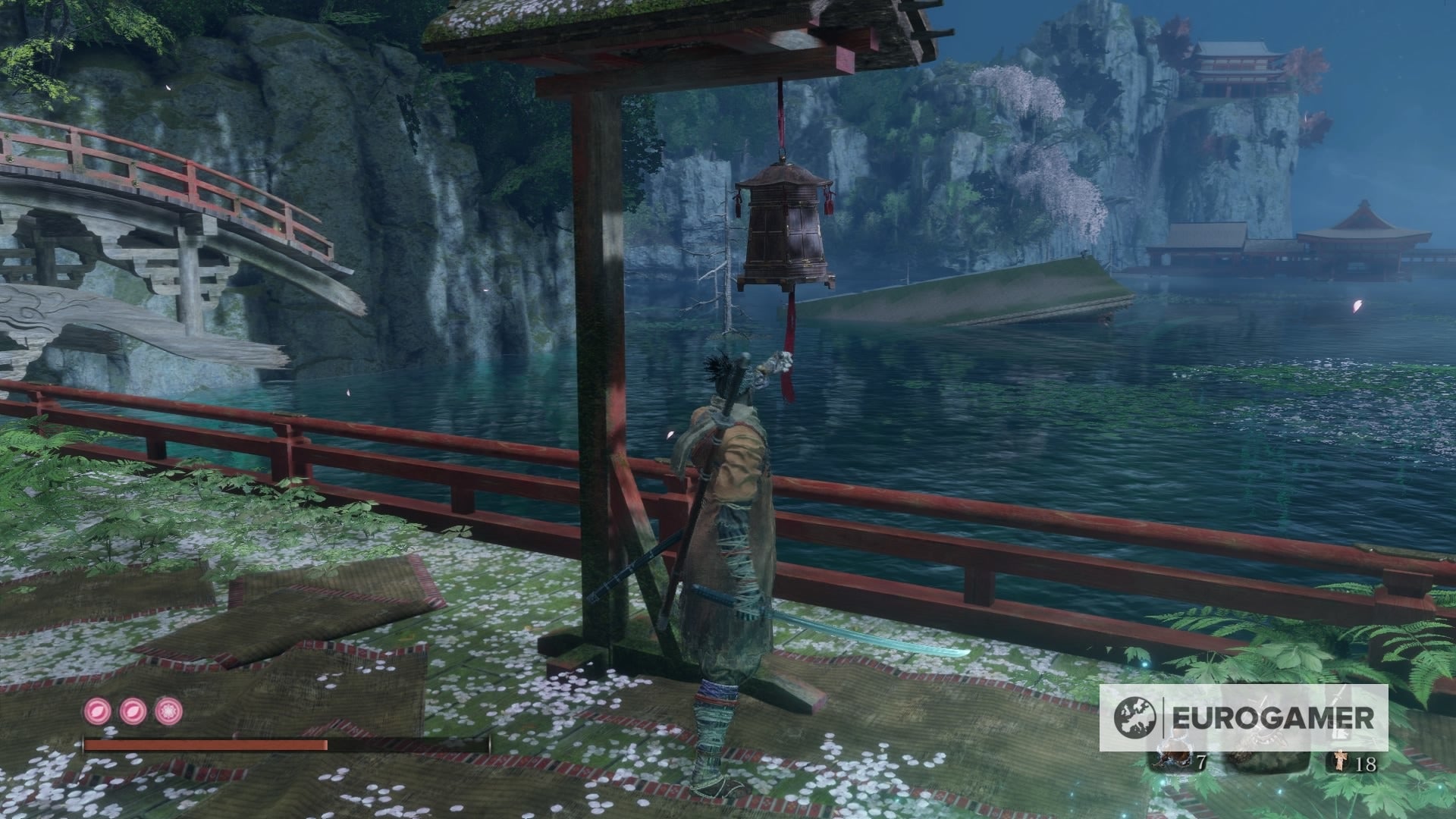Click the Eurogamer globe icon
1456x819 pixels.
[1134, 718]
